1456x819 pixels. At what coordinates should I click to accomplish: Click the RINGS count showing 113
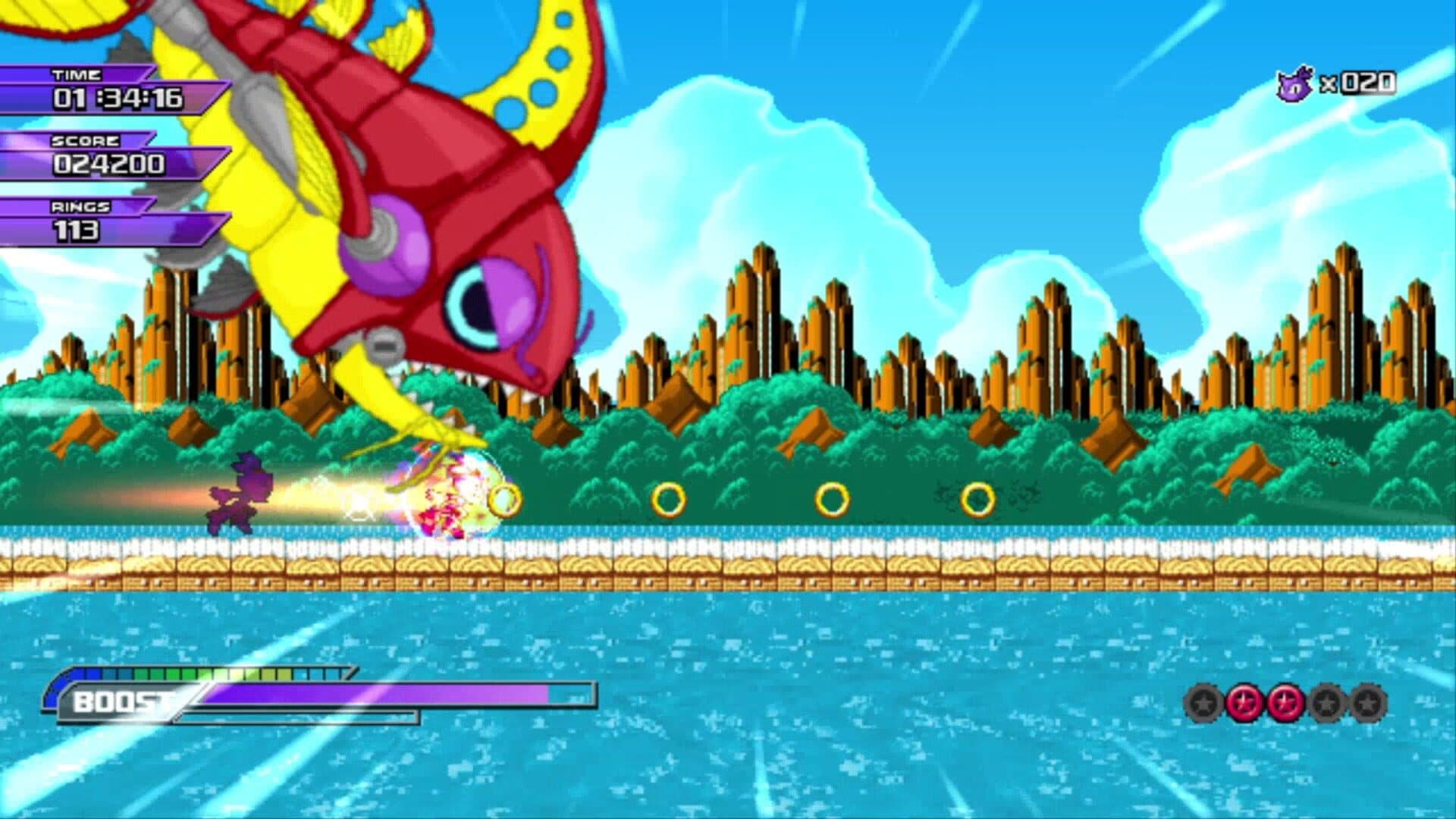pos(76,231)
